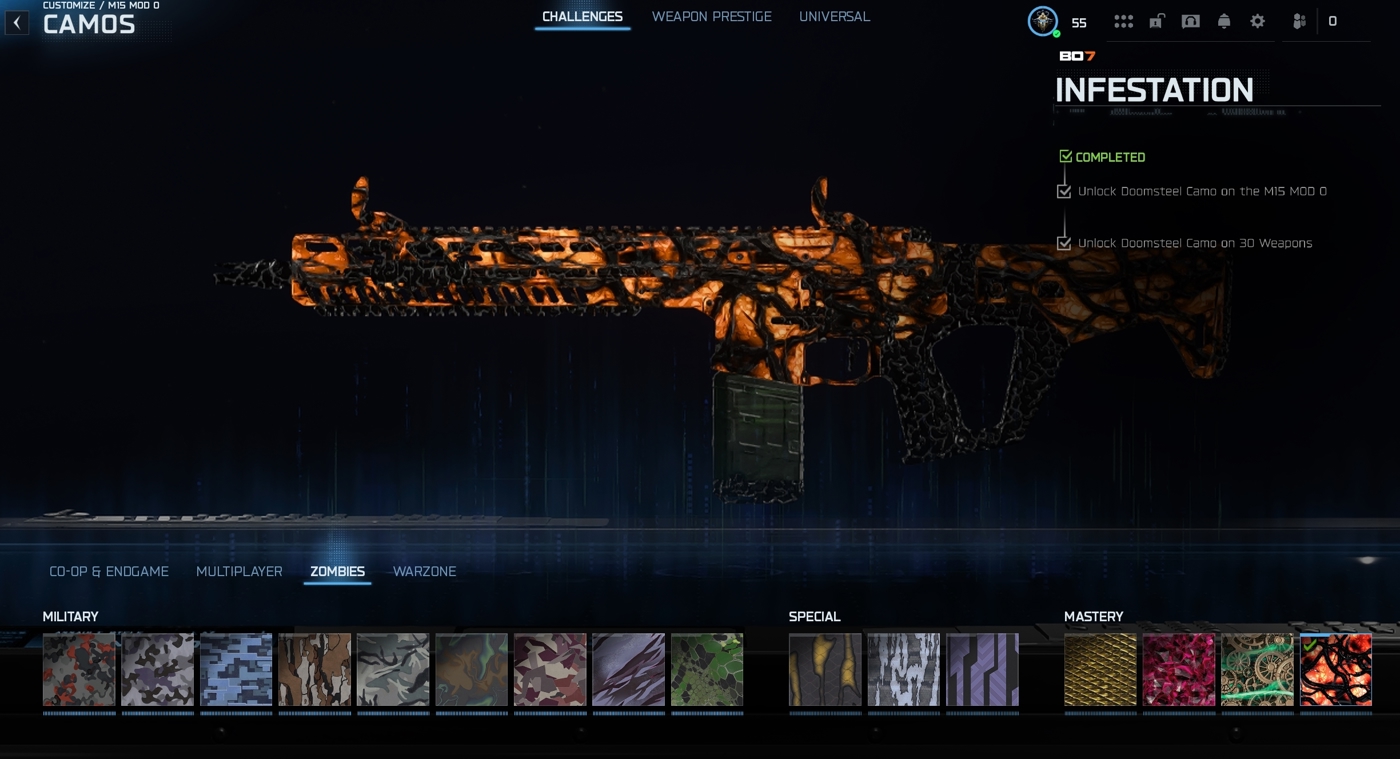This screenshot has width=1400, height=759.
Task: Choose the red and gray splotch military camo
Action: click(x=79, y=669)
